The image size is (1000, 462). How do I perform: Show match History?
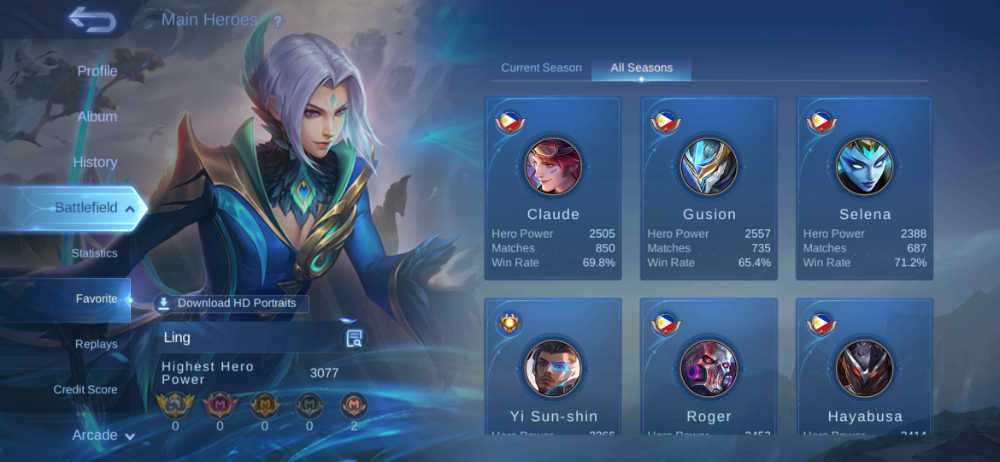(95, 162)
